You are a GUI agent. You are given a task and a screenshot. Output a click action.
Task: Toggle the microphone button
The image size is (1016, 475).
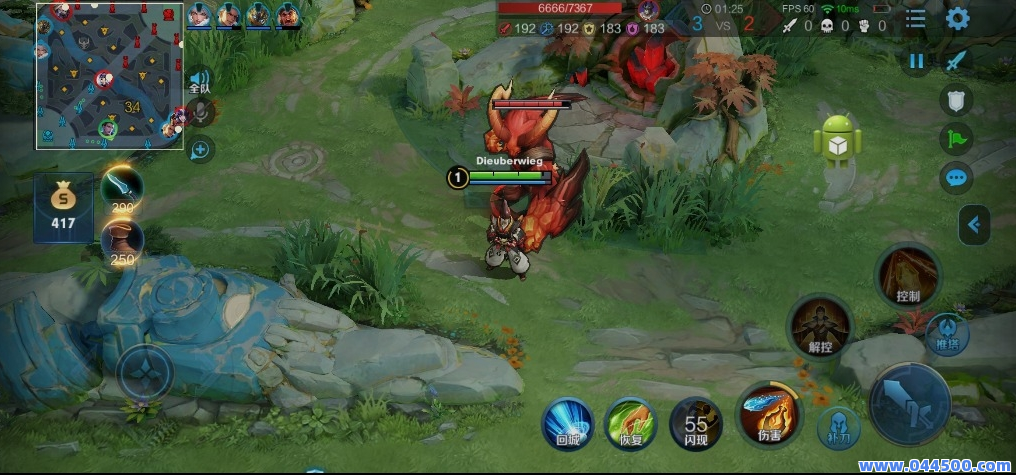tap(201, 113)
